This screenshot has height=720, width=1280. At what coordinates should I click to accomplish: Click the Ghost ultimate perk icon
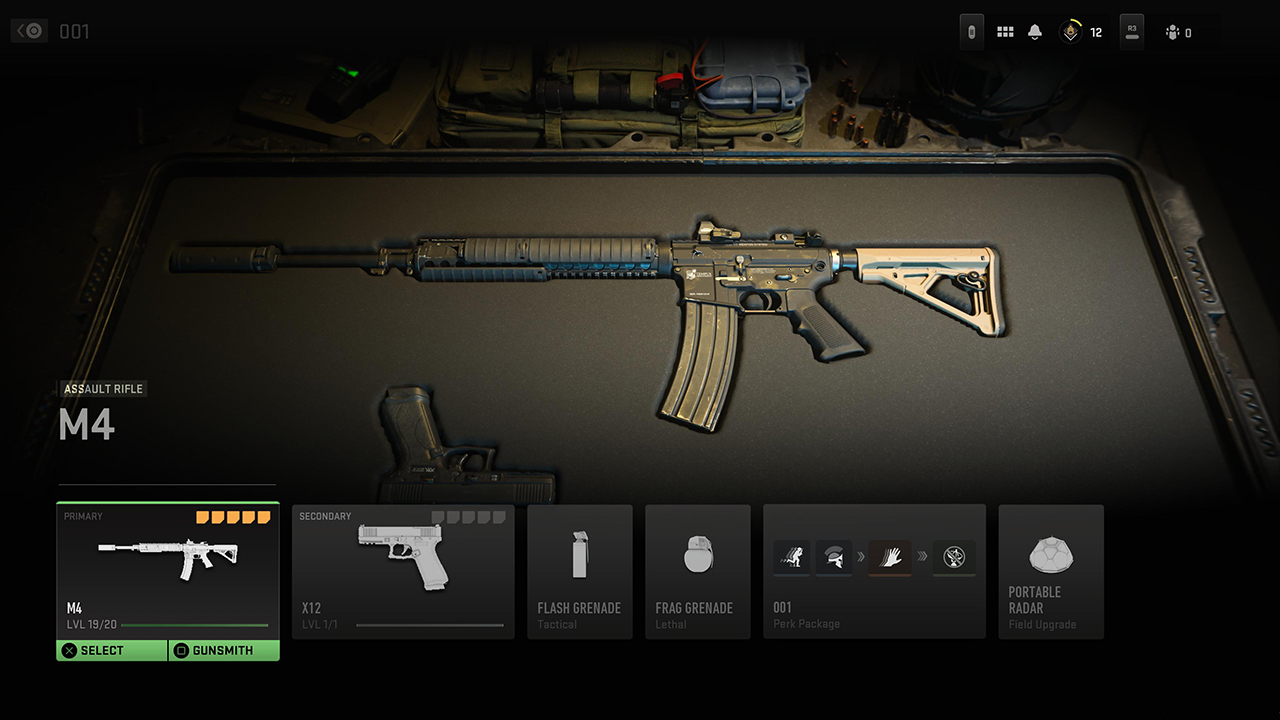click(x=954, y=558)
